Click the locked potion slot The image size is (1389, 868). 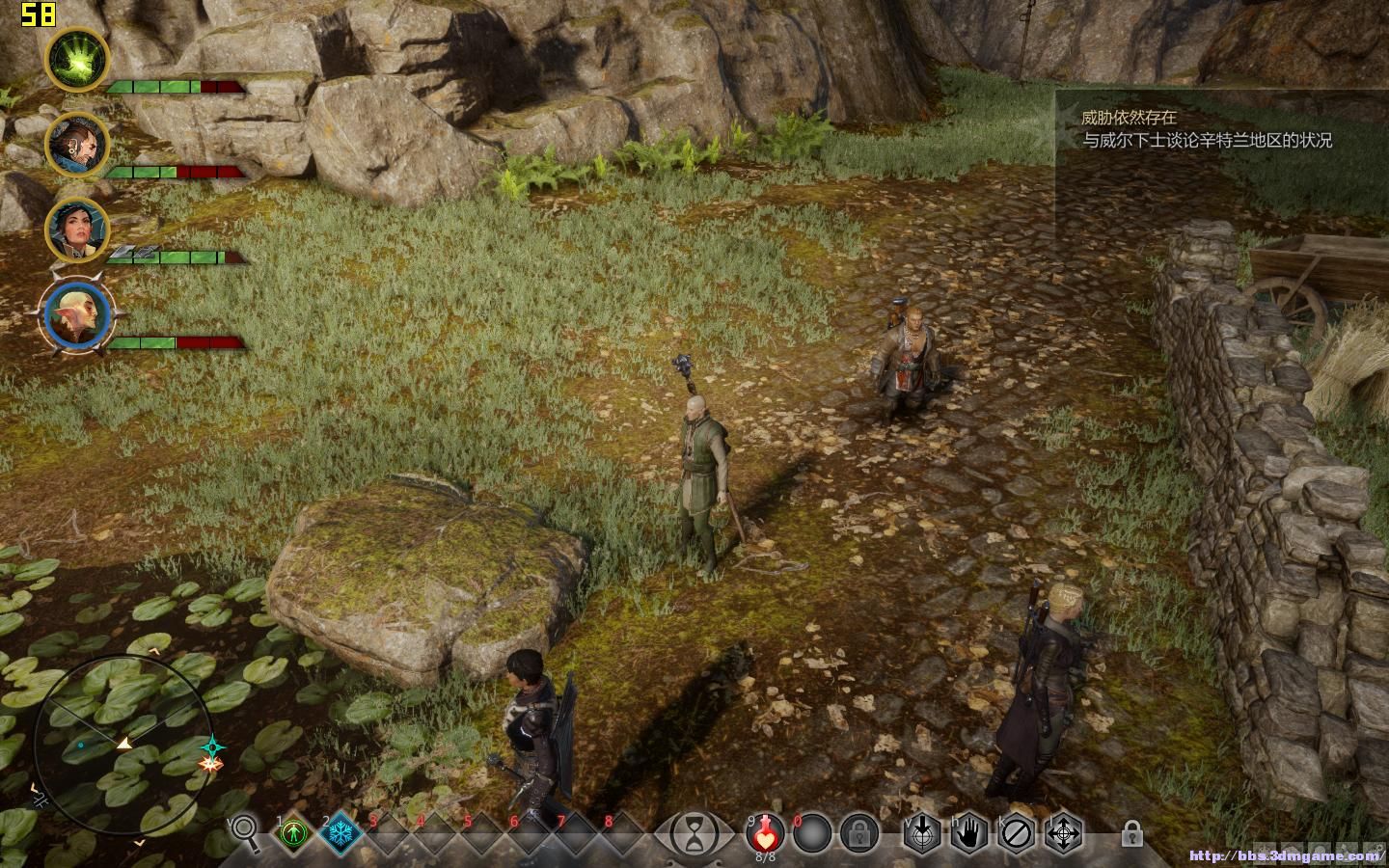click(x=858, y=832)
